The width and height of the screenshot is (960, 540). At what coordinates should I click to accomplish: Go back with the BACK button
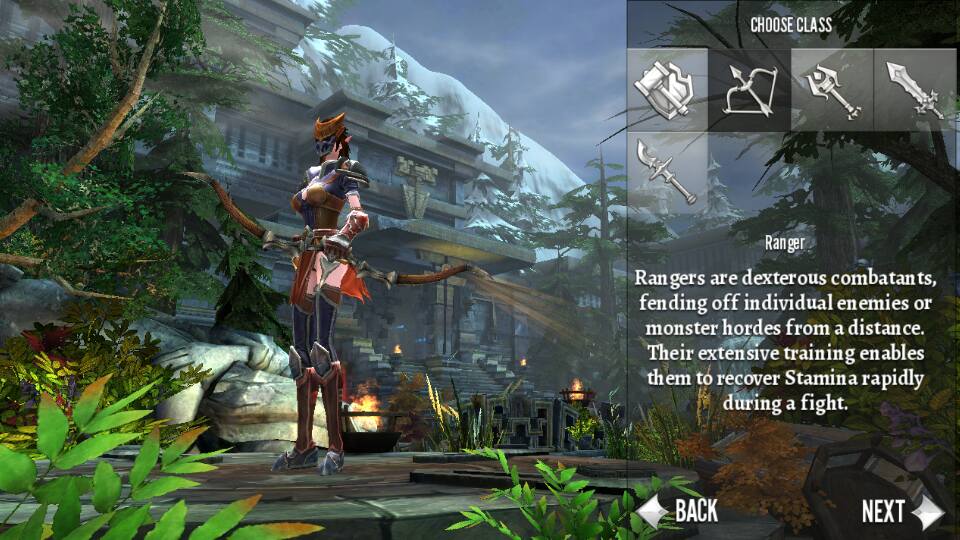point(680,511)
